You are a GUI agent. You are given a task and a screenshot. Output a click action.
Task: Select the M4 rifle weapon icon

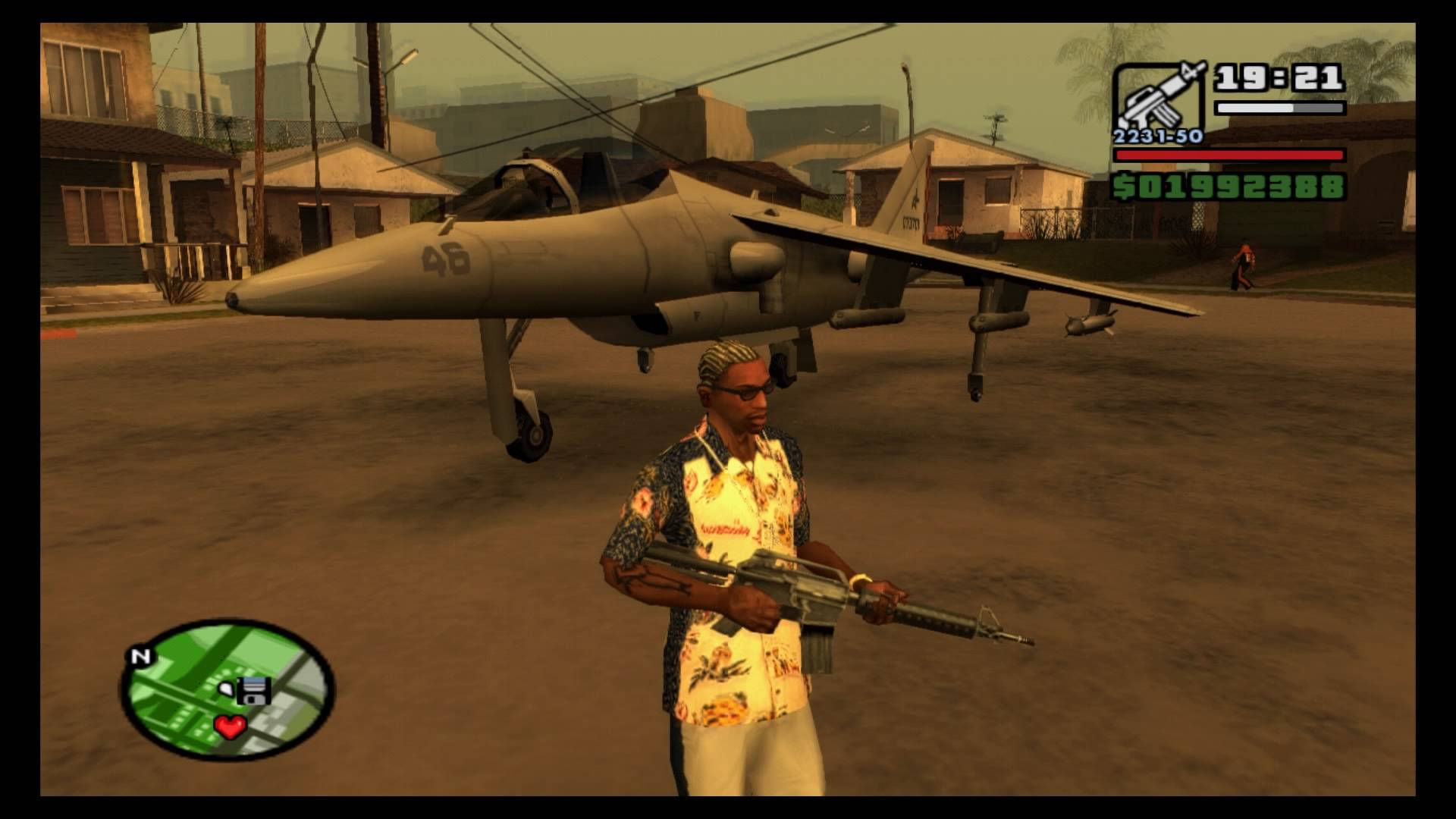pyautogui.click(x=1156, y=99)
